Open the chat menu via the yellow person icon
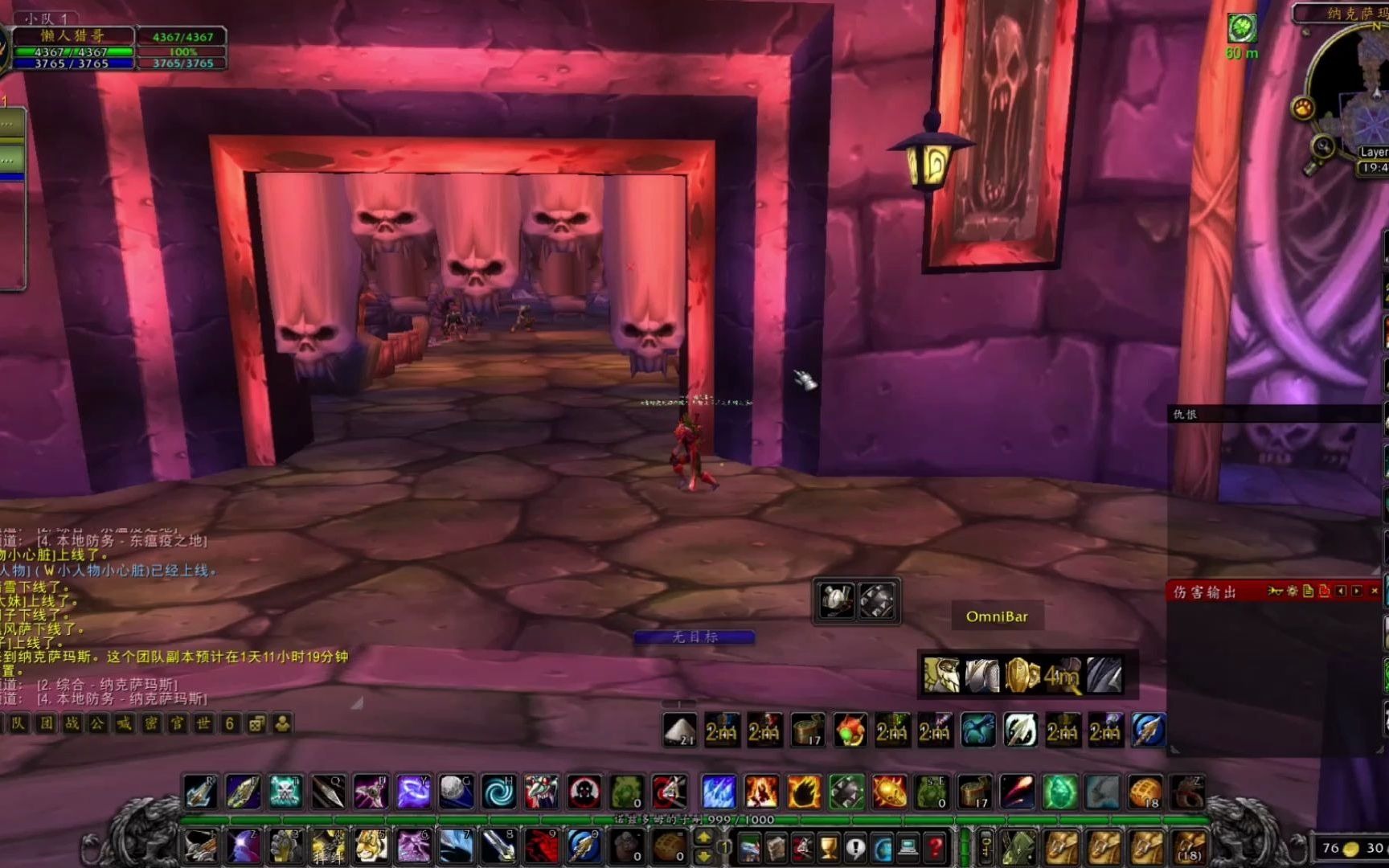 (x=283, y=723)
